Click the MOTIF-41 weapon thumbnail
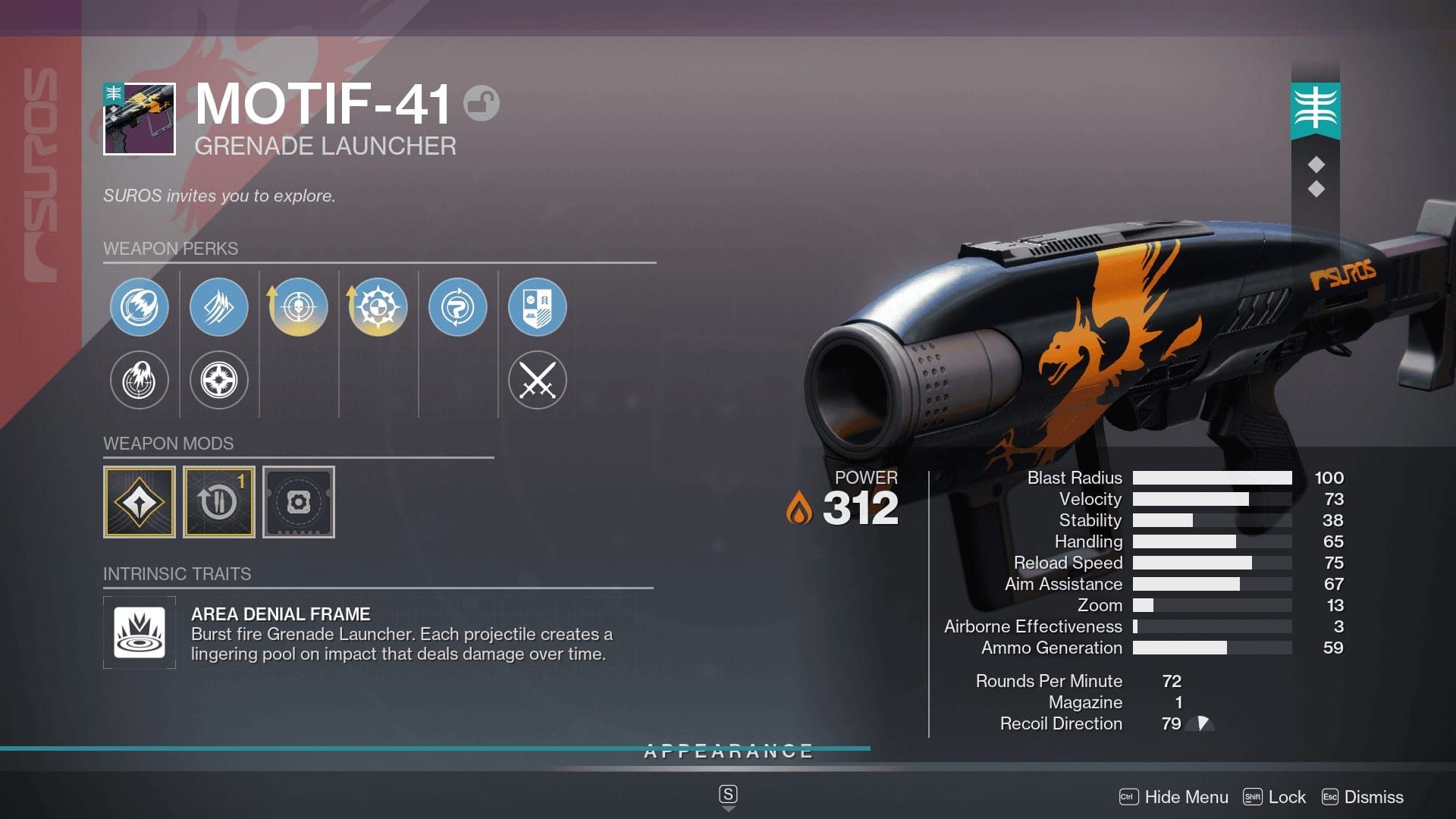This screenshot has width=1456, height=819. pyautogui.click(x=140, y=119)
